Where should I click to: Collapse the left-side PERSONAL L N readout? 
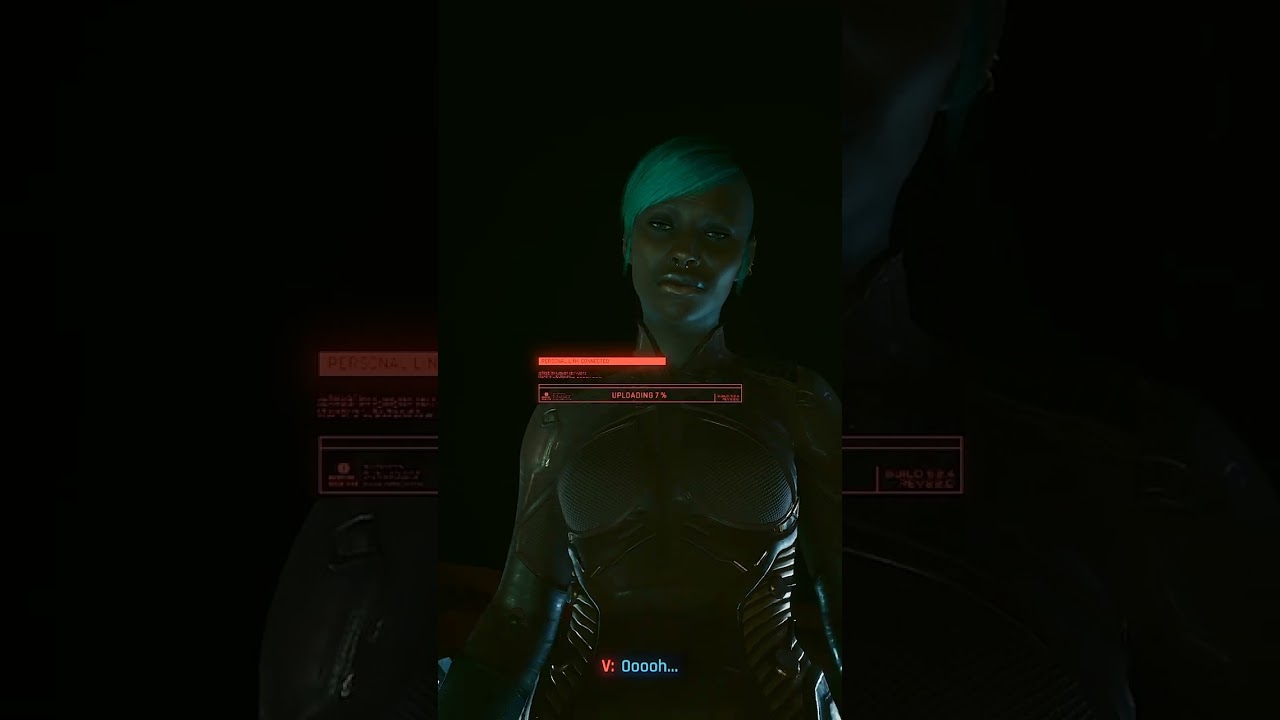click(378, 363)
